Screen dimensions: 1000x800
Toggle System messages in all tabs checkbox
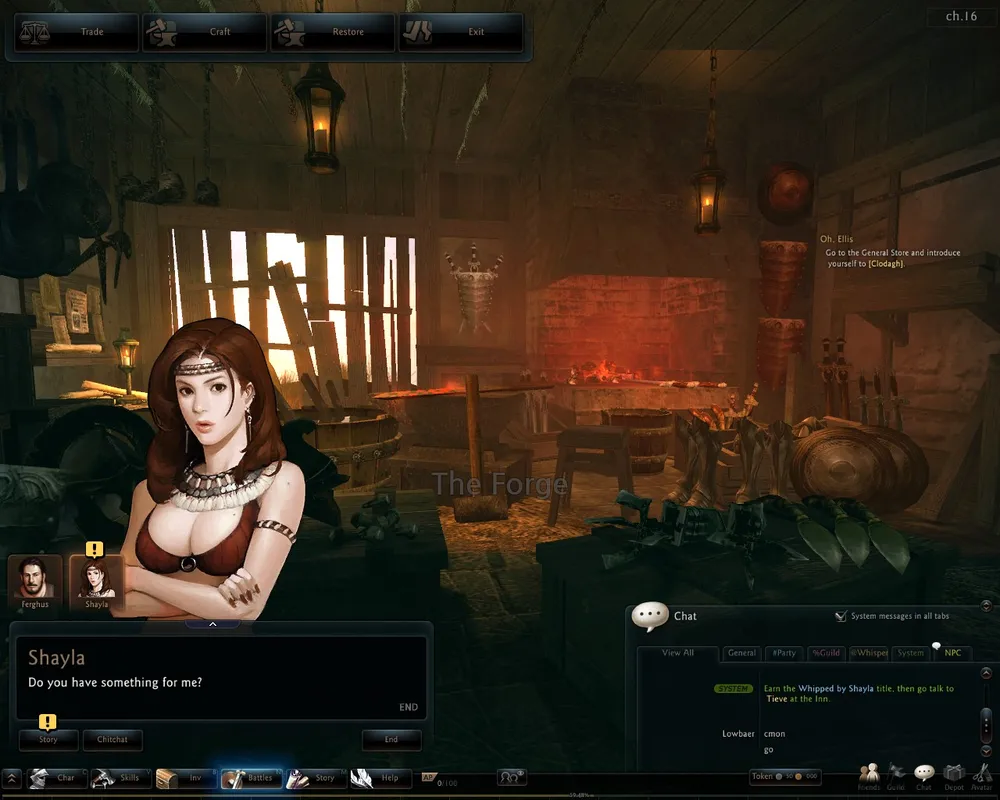tap(841, 616)
